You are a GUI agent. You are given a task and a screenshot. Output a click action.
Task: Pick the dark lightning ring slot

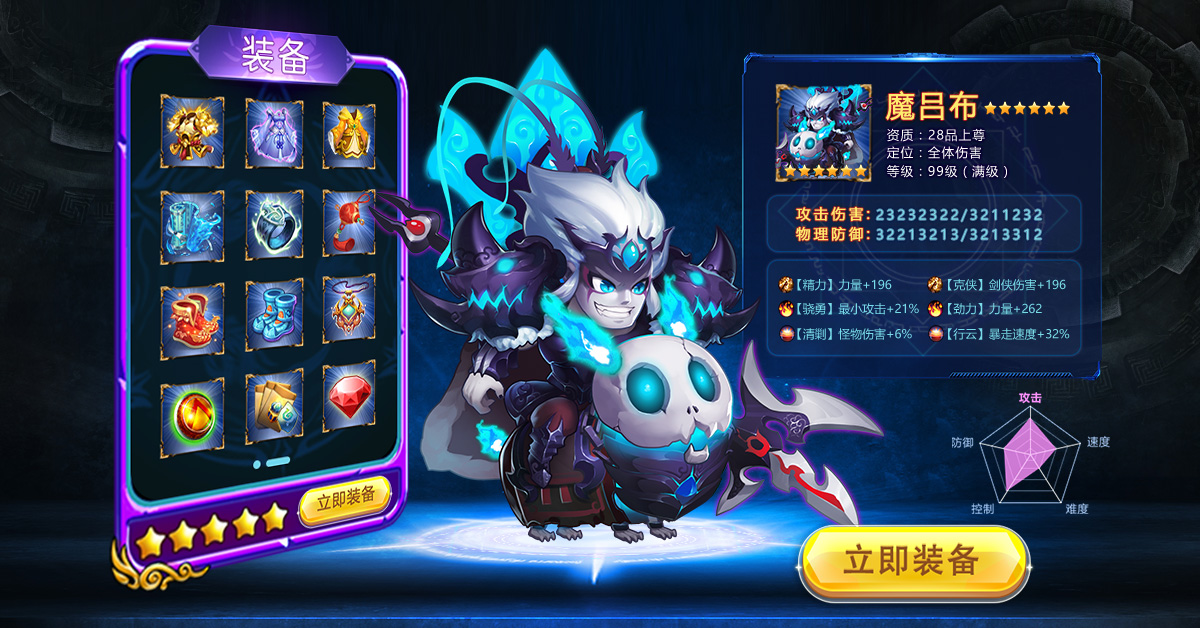click(274, 225)
